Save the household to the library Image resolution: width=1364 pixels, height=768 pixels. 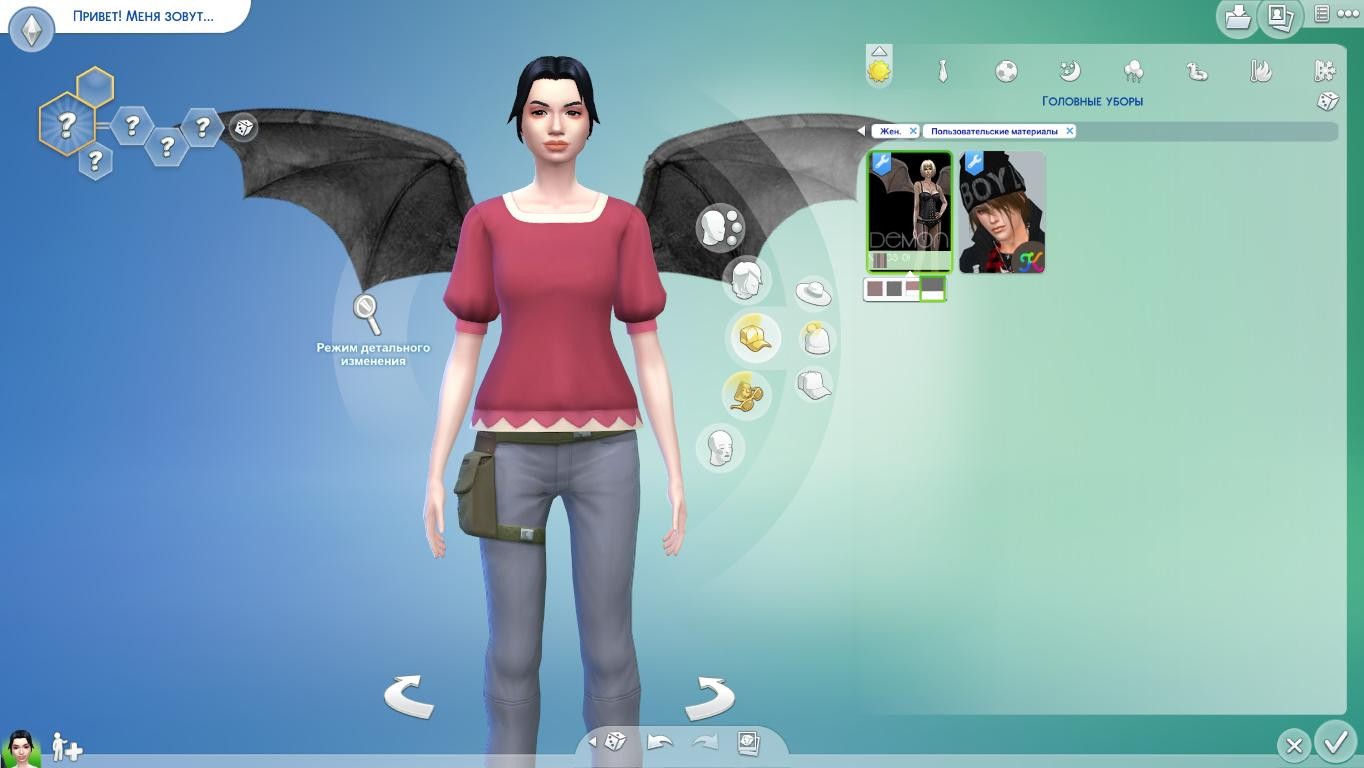[x=1238, y=17]
